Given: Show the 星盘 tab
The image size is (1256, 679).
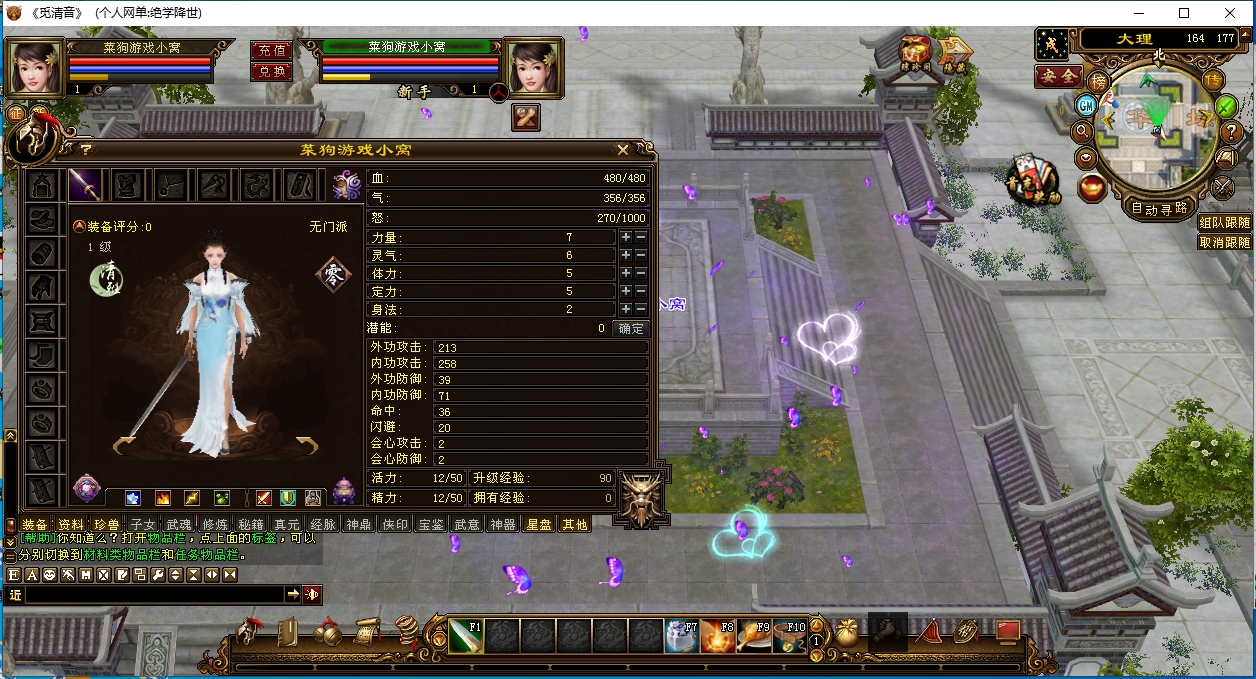Looking at the screenshot, I should [539, 524].
